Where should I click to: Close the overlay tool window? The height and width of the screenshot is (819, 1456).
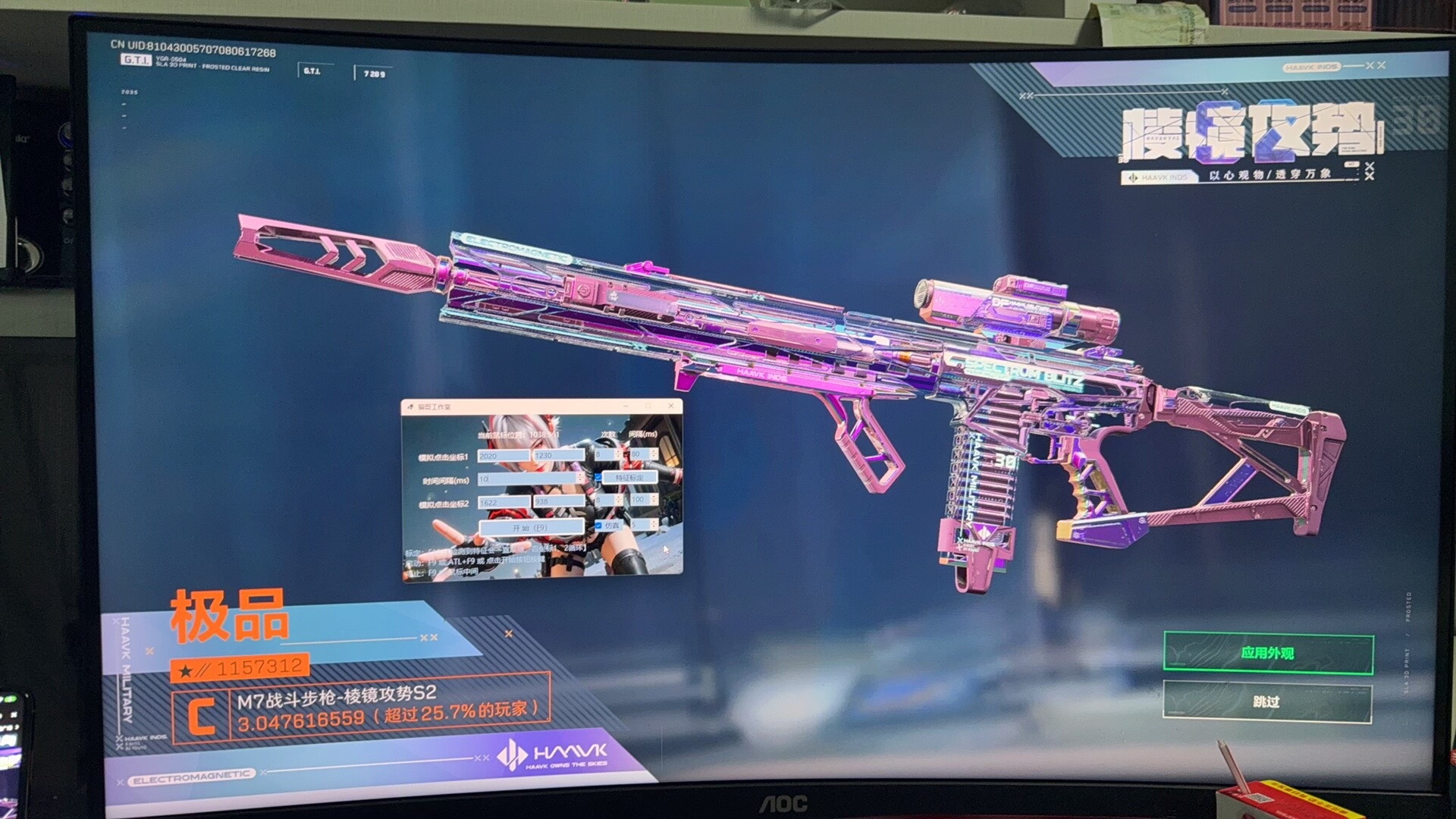670,406
